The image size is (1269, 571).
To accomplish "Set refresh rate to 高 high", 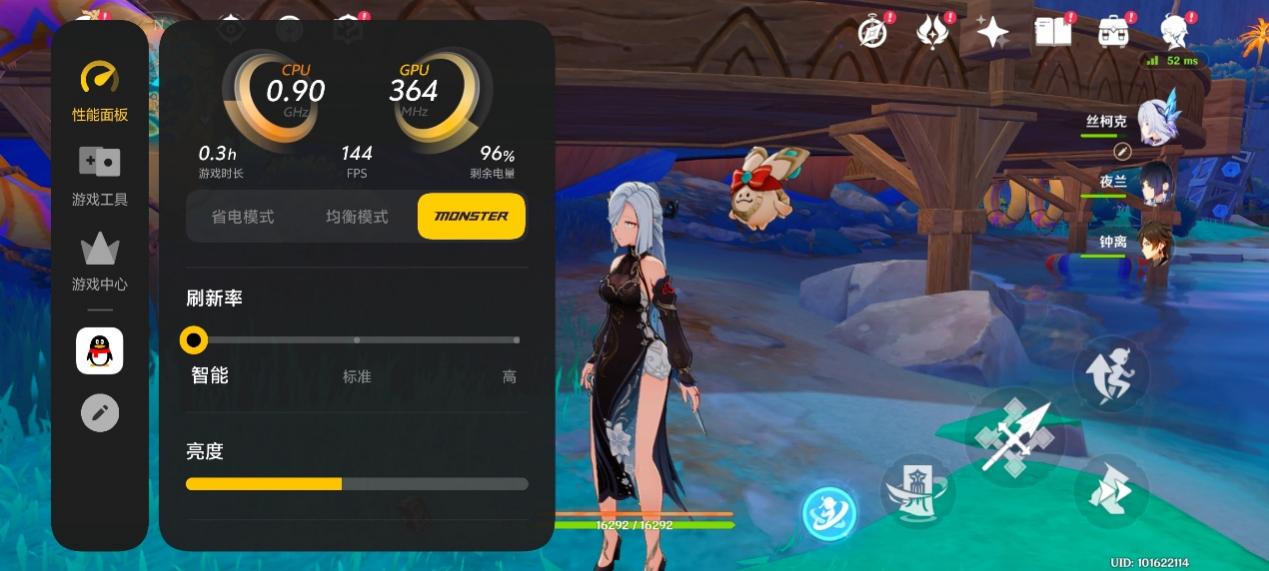I will pos(517,341).
